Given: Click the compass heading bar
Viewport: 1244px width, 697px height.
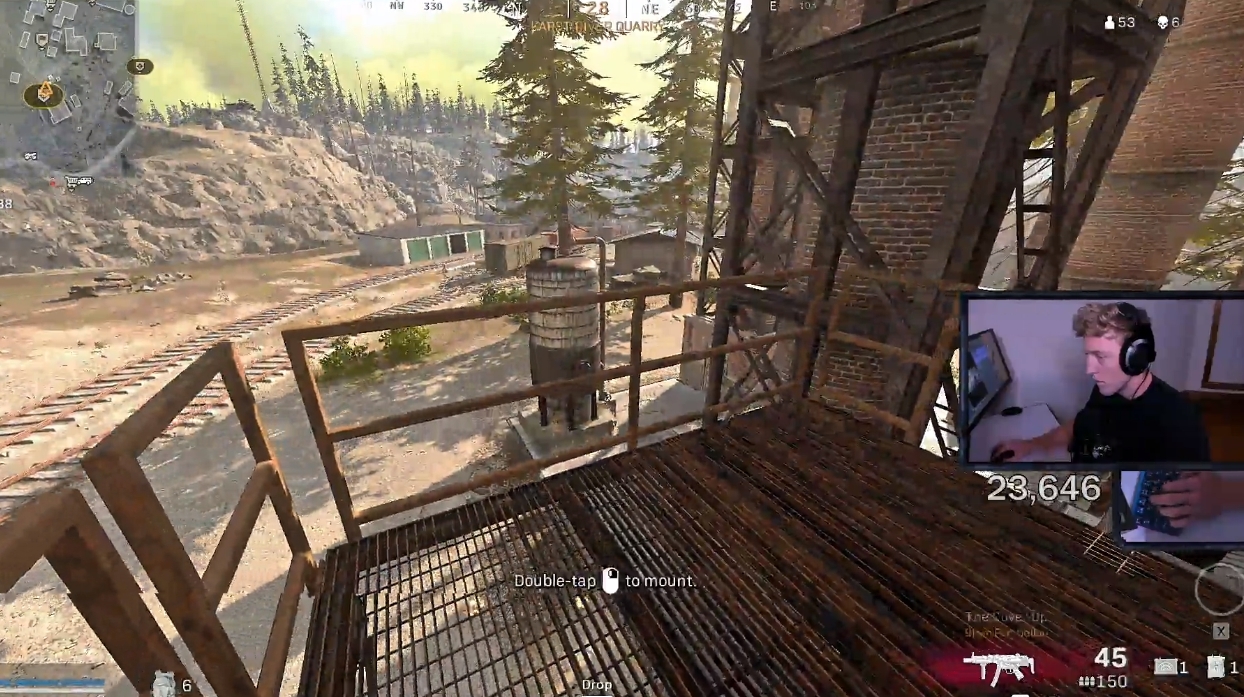Looking at the screenshot, I should click(x=598, y=9).
